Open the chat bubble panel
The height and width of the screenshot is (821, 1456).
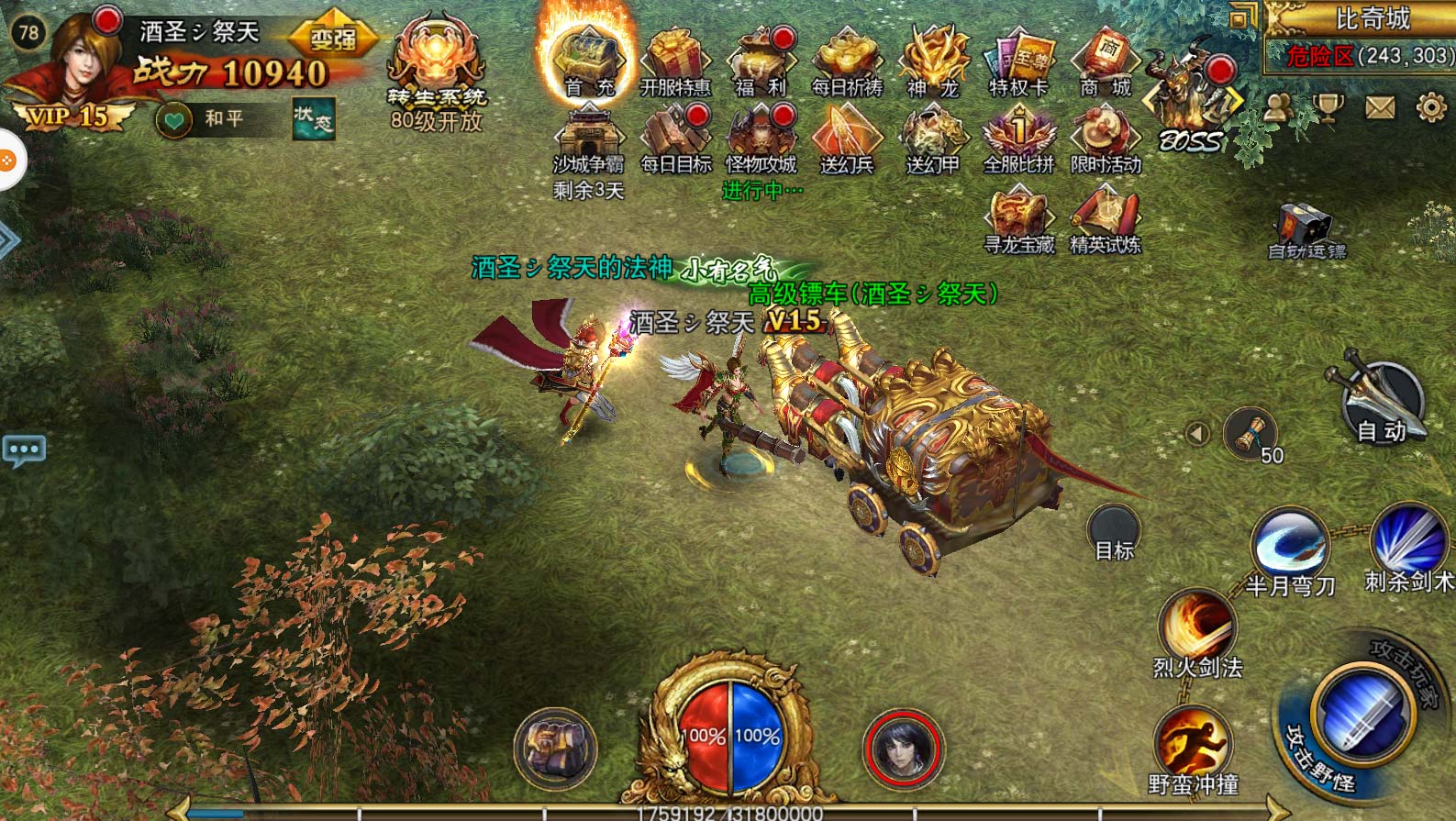(24, 449)
